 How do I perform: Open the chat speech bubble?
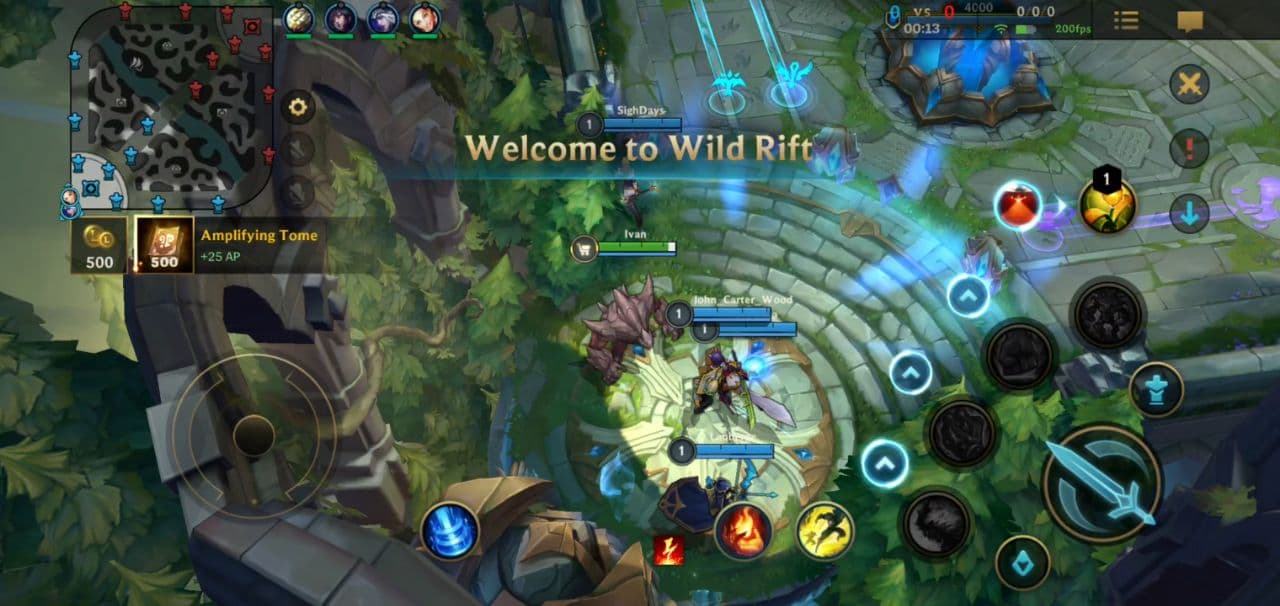(x=1190, y=21)
